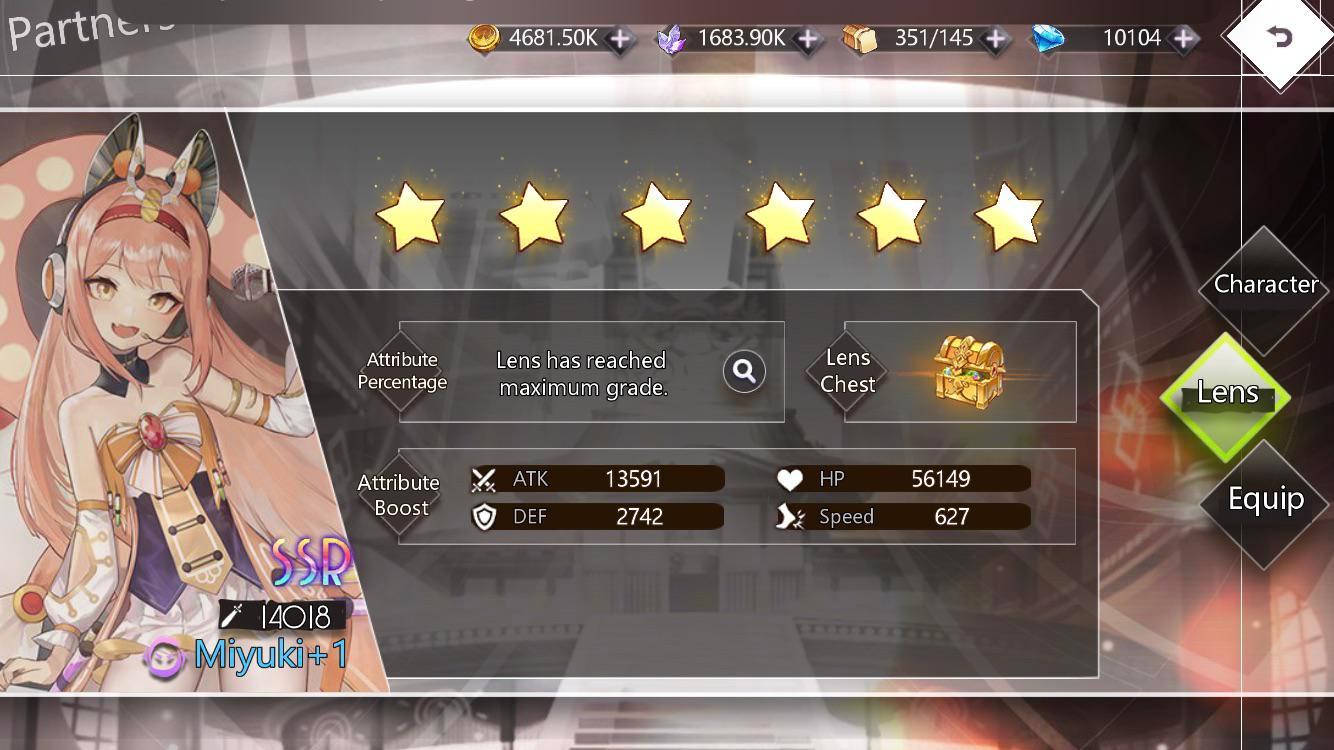Add purple crystals using plus button
This screenshot has height=750, width=1334.
point(808,39)
